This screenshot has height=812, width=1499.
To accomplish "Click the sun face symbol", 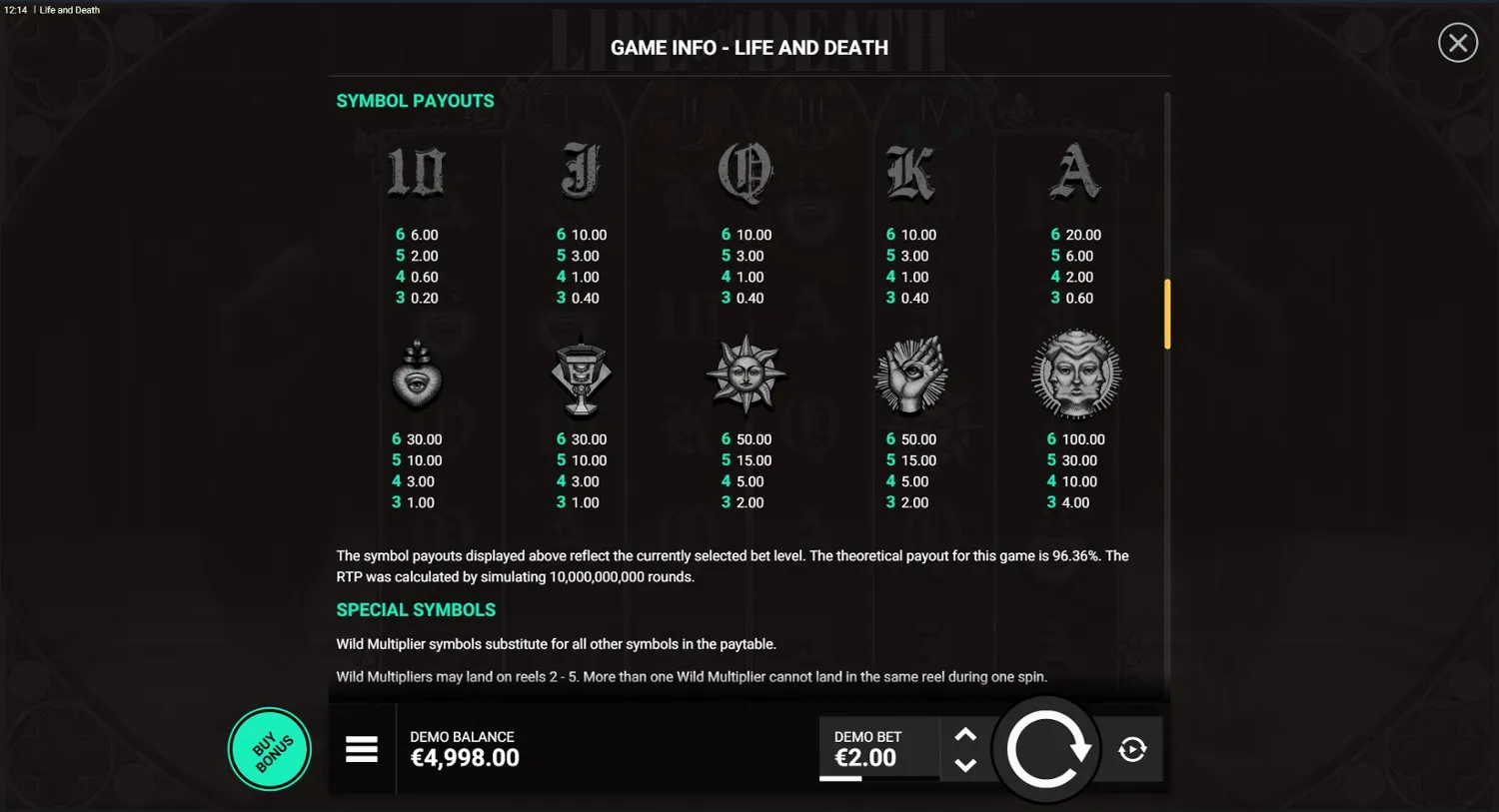I will click(x=745, y=375).
